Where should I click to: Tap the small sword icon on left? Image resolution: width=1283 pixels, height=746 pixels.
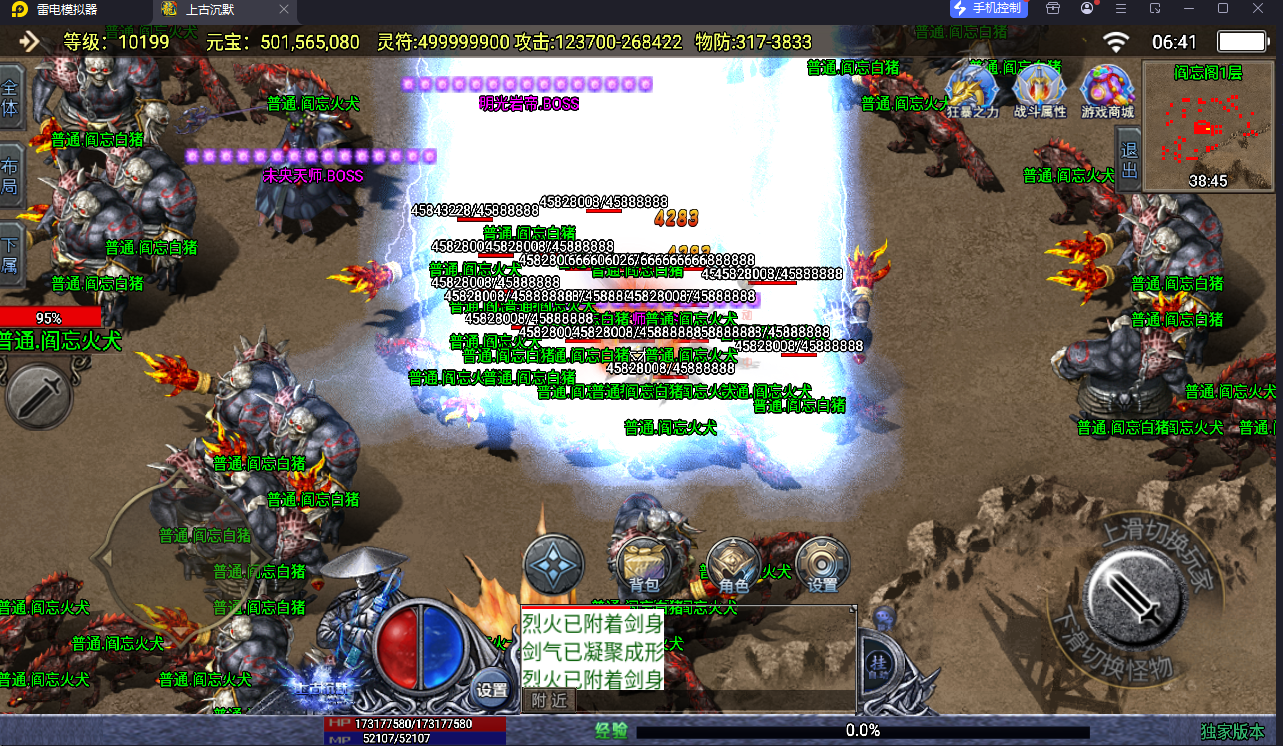(x=38, y=397)
